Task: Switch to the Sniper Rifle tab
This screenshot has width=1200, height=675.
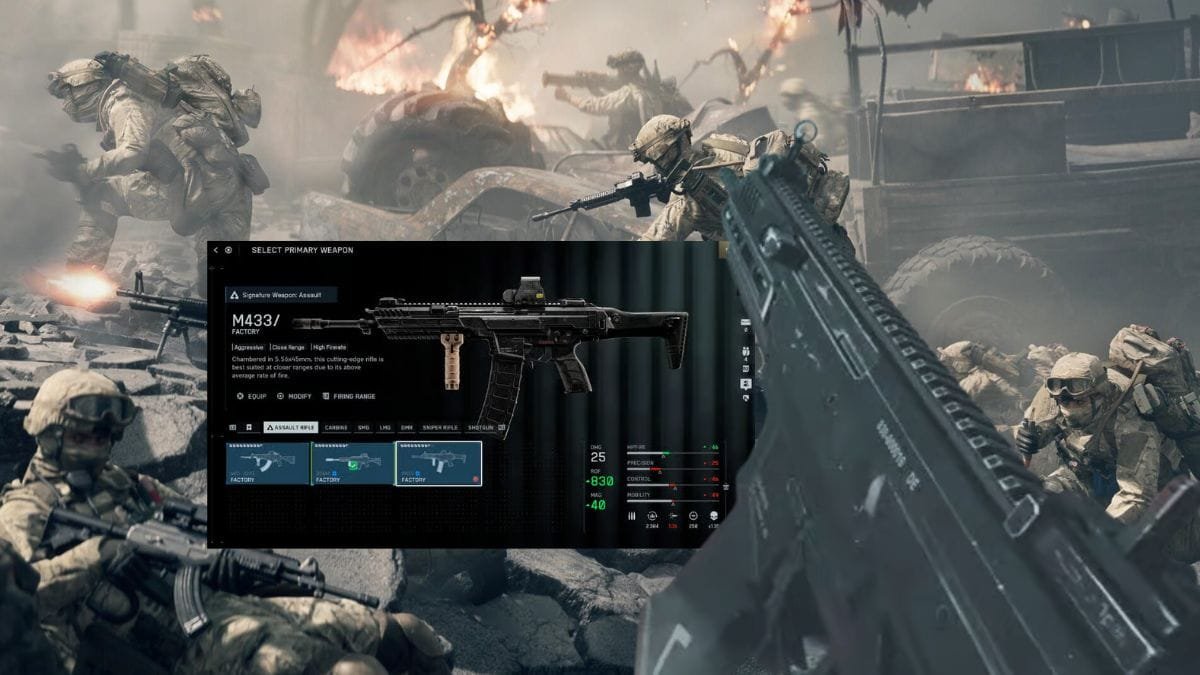Action: click(440, 427)
